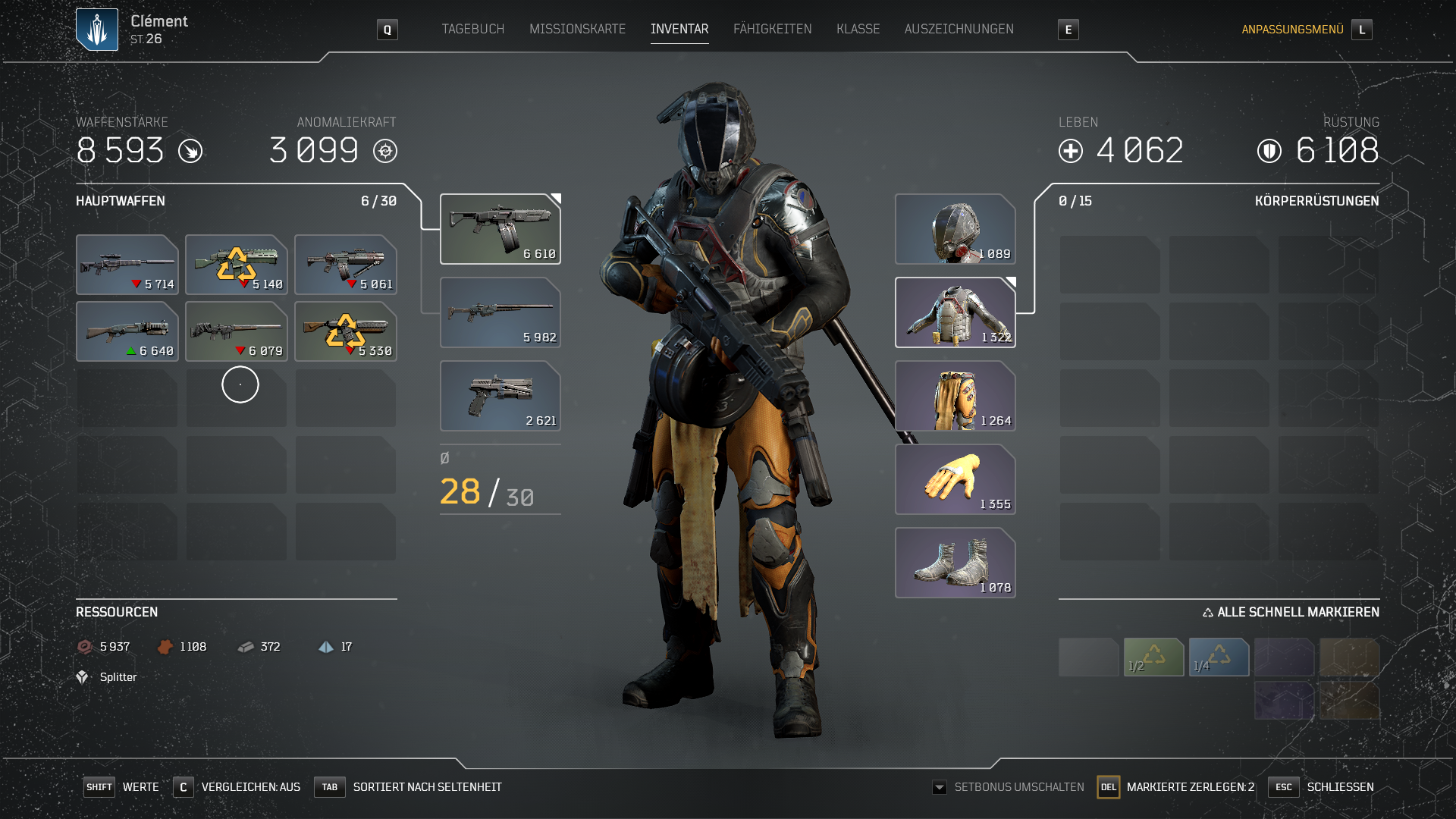1456x819 pixels.
Task: Select the equipped gloves rated 1 355
Action: point(955,479)
